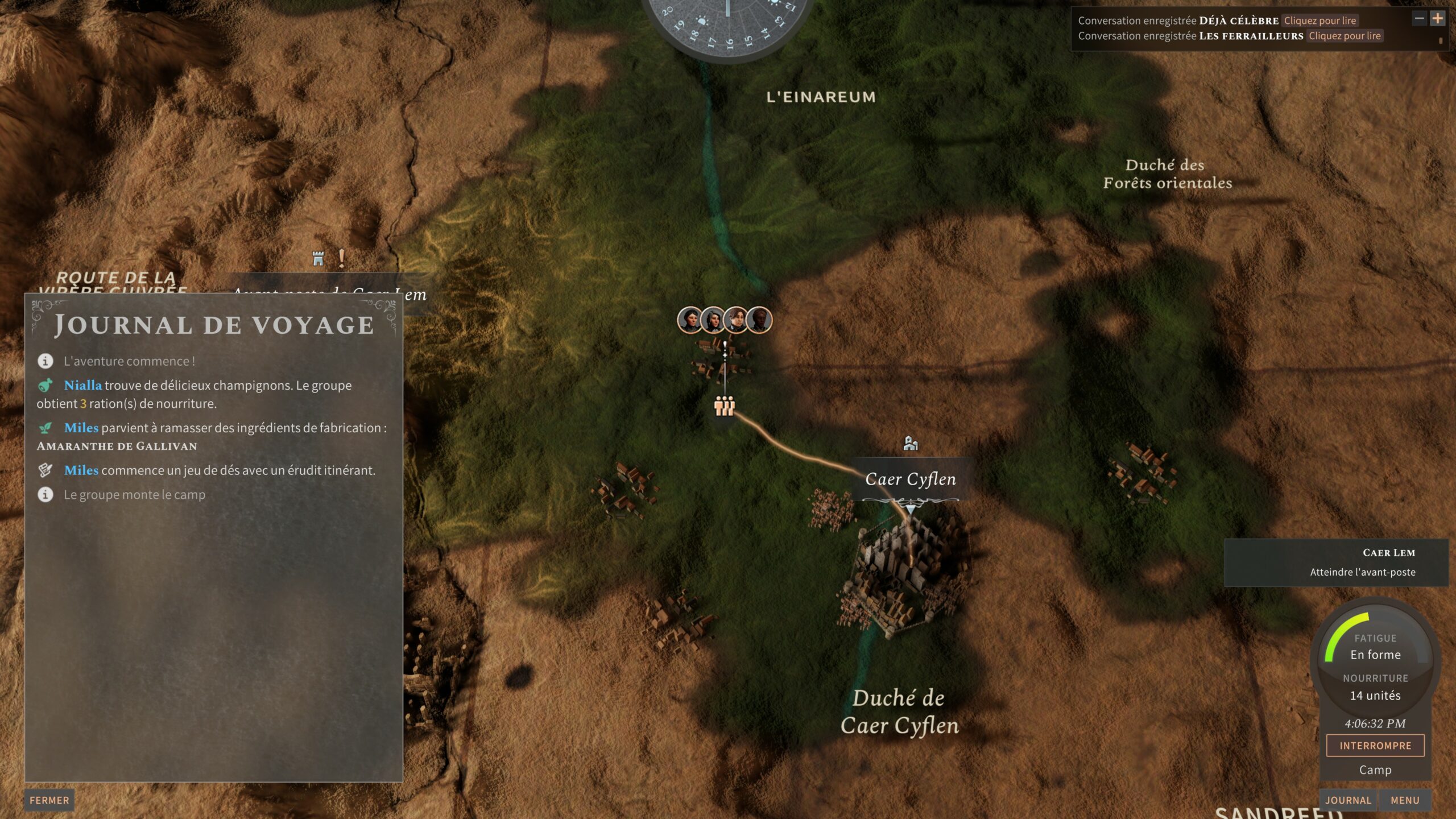Click the exclamation quest marker near outpost
The height and width of the screenshot is (819, 1456).
[341, 258]
